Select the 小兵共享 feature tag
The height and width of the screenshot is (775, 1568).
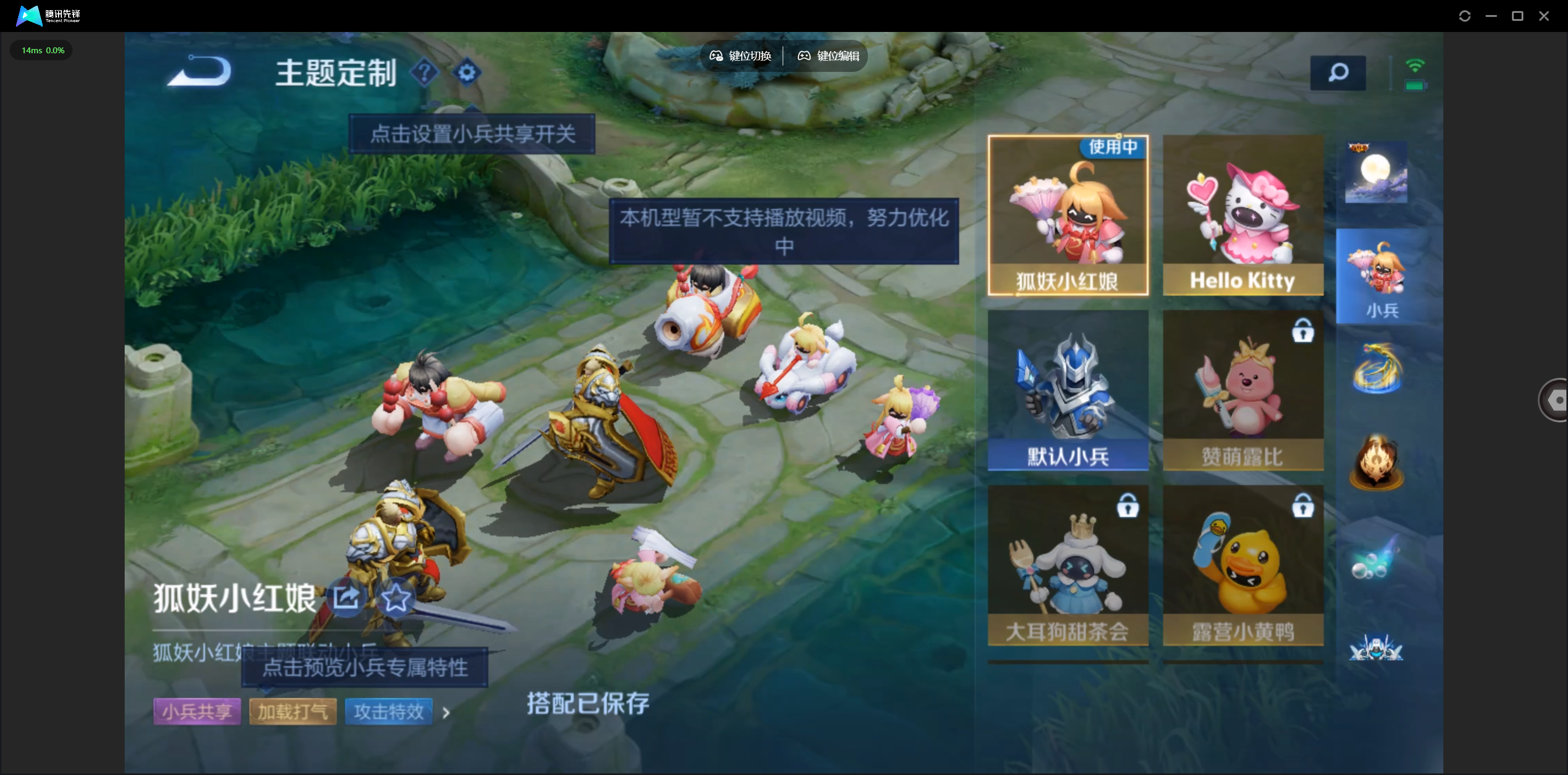197,711
